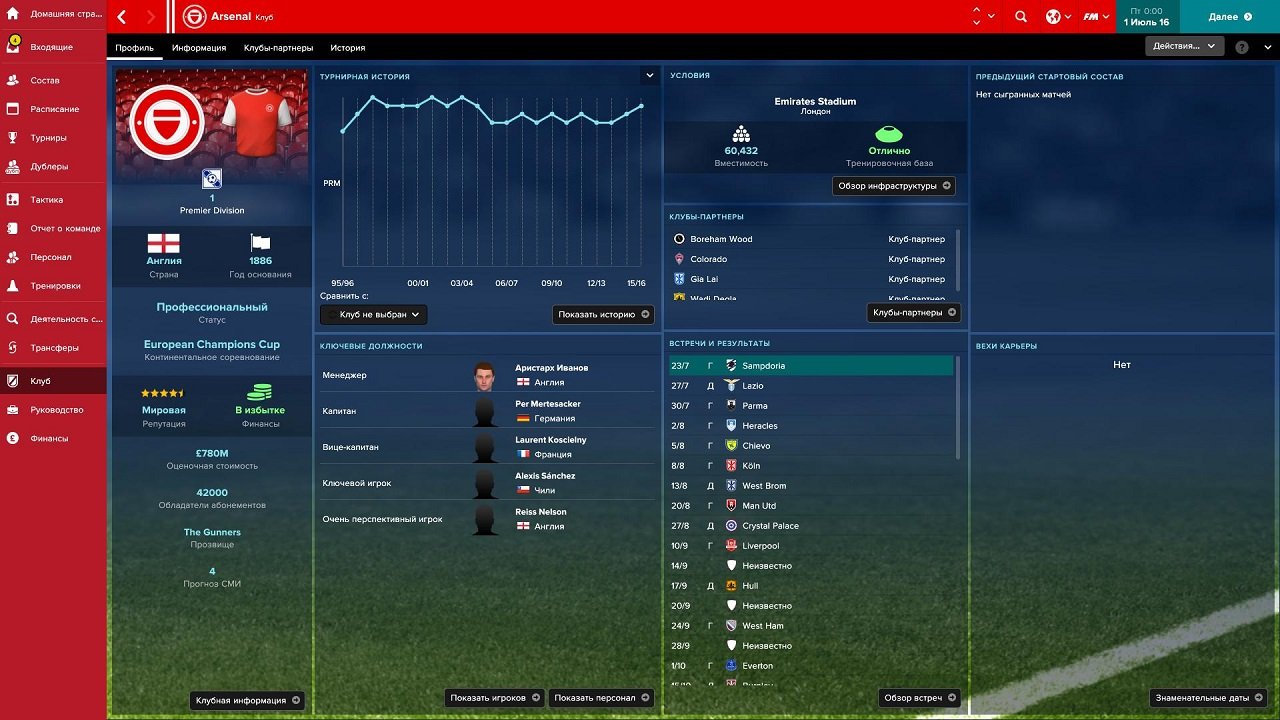The image size is (1280, 720).
Task: Collapse the Турнирная история panel chevron
Action: pos(649,75)
